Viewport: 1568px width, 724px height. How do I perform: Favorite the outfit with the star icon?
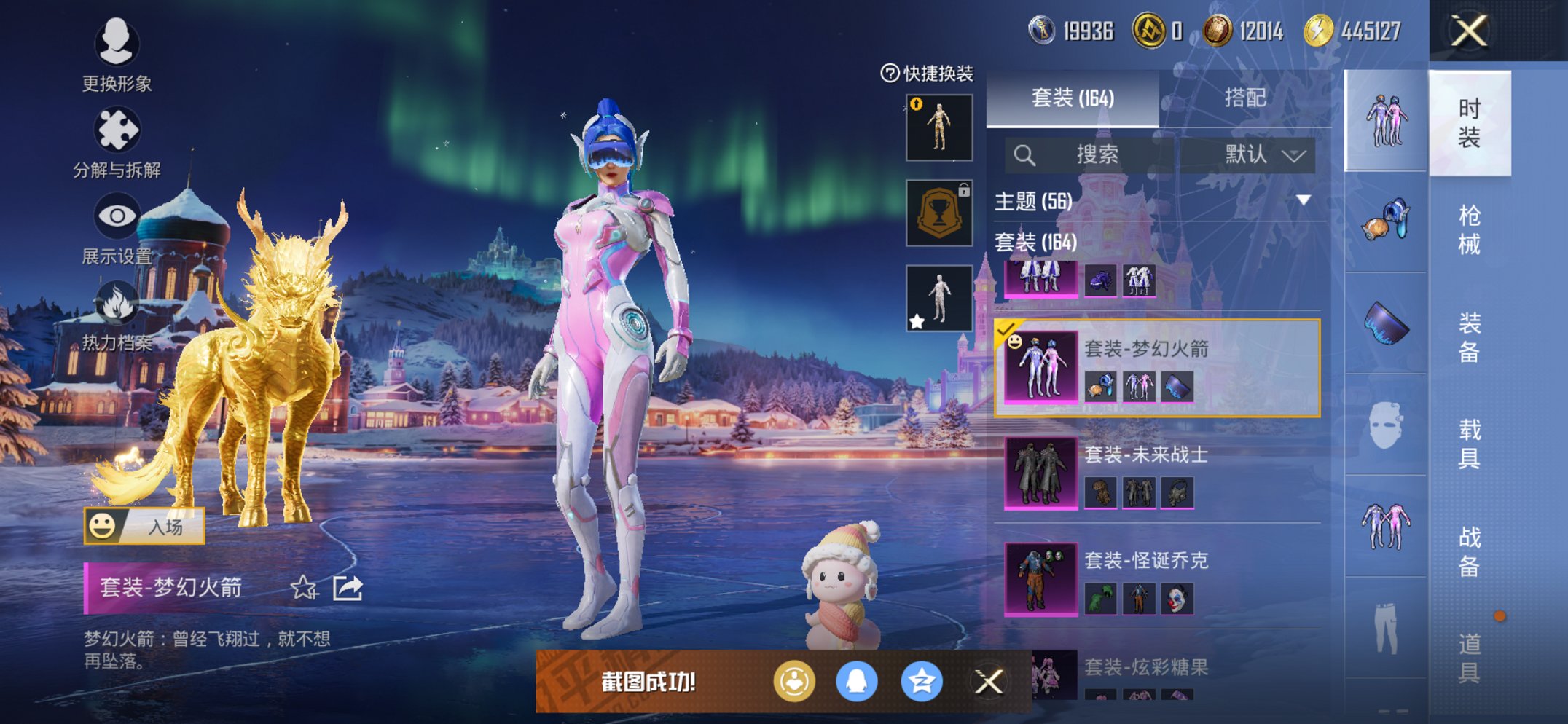click(x=304, y=587)
